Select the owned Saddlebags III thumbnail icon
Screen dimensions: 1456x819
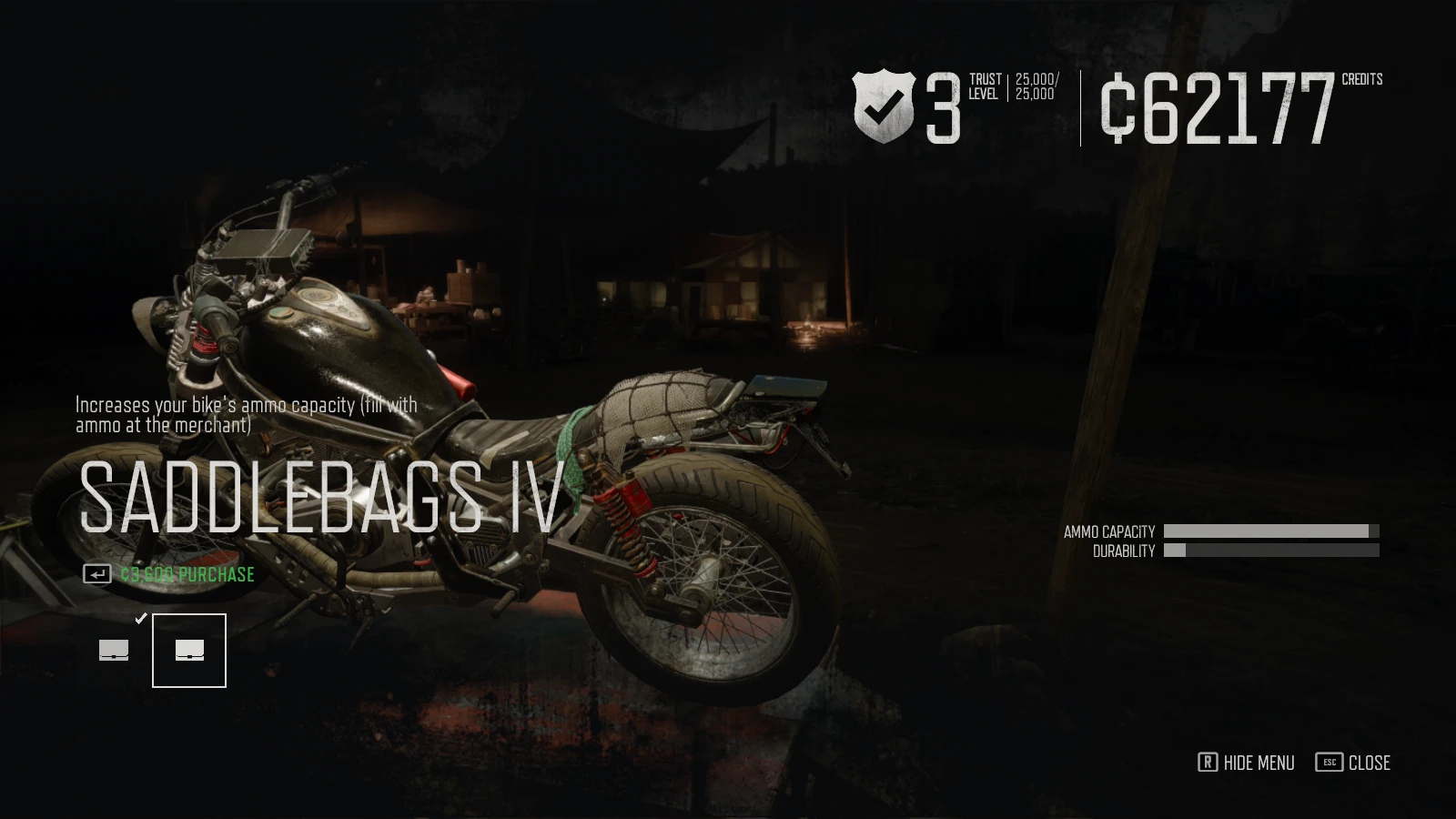point(113,649)
